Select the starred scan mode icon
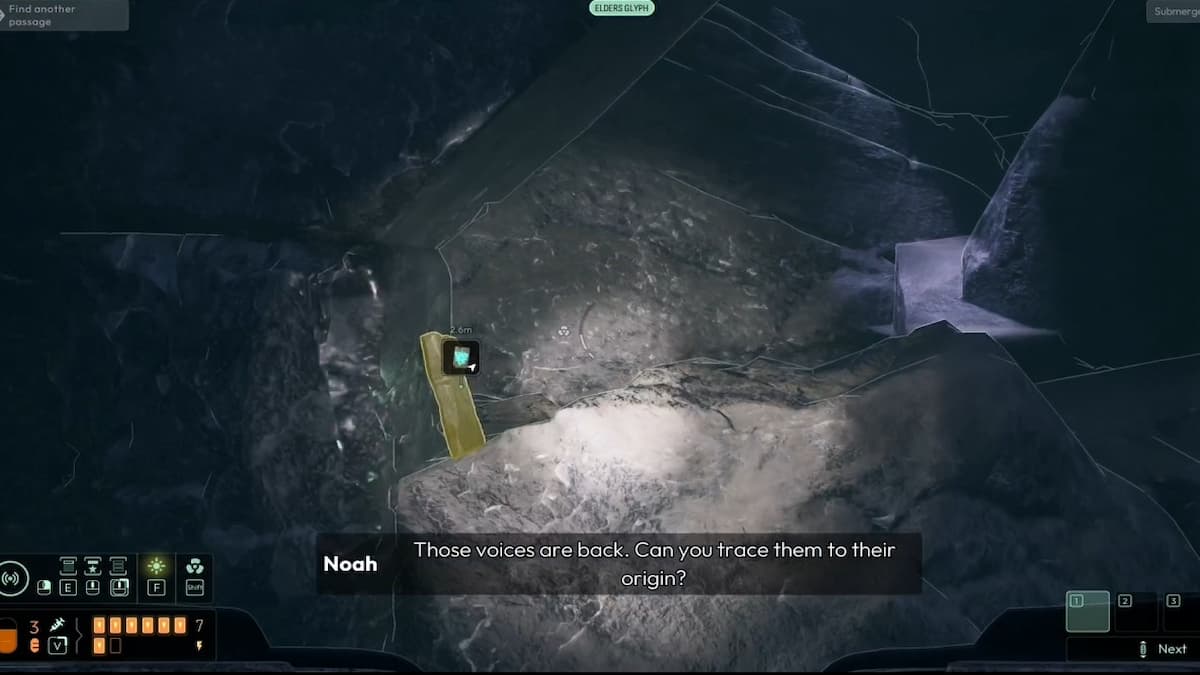Image resolution: width=1200 pixels, height=675 pixels. pyautogui.click(x=93, y=567)
